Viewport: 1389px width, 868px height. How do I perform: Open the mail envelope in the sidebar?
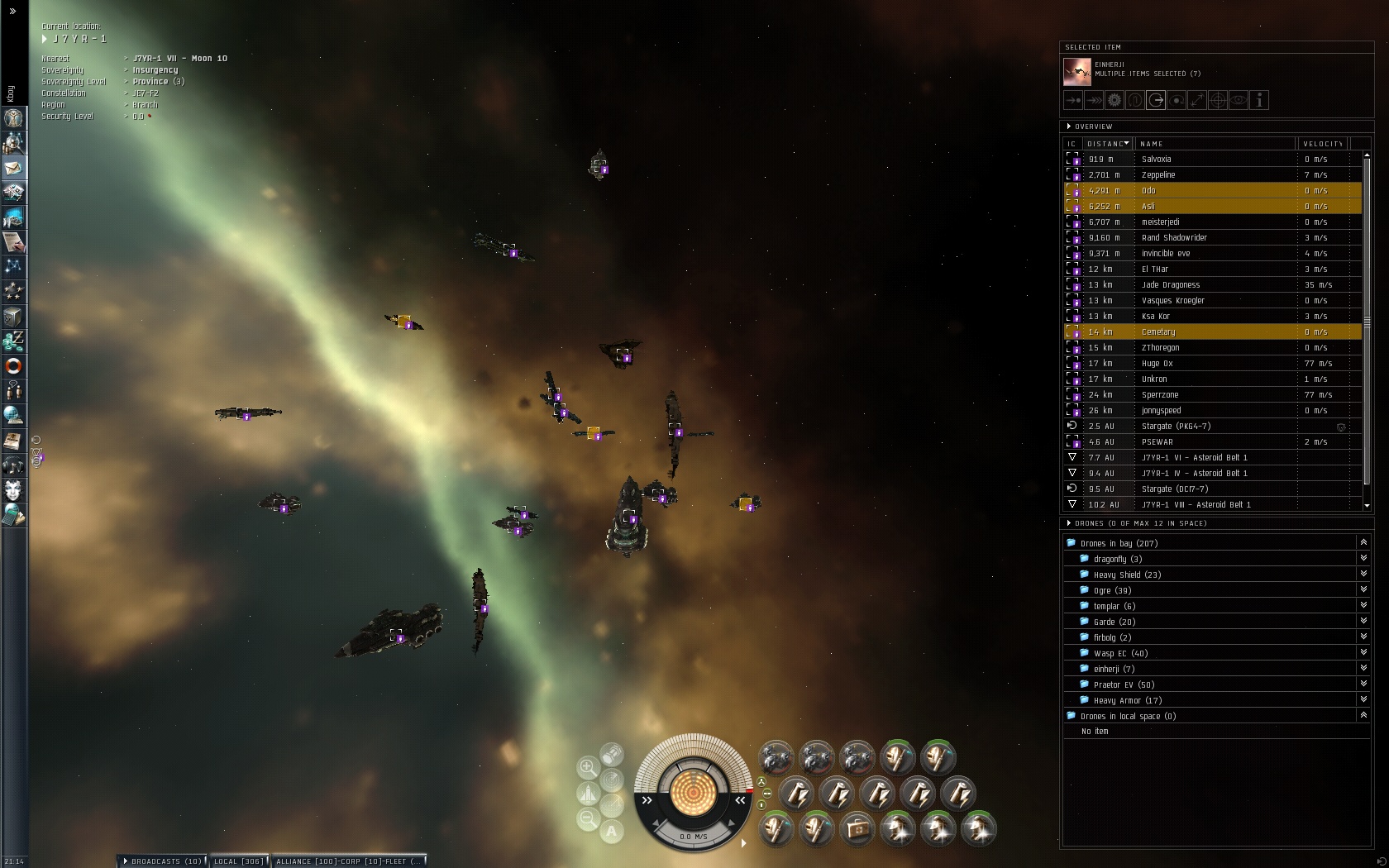pos(14,168)
